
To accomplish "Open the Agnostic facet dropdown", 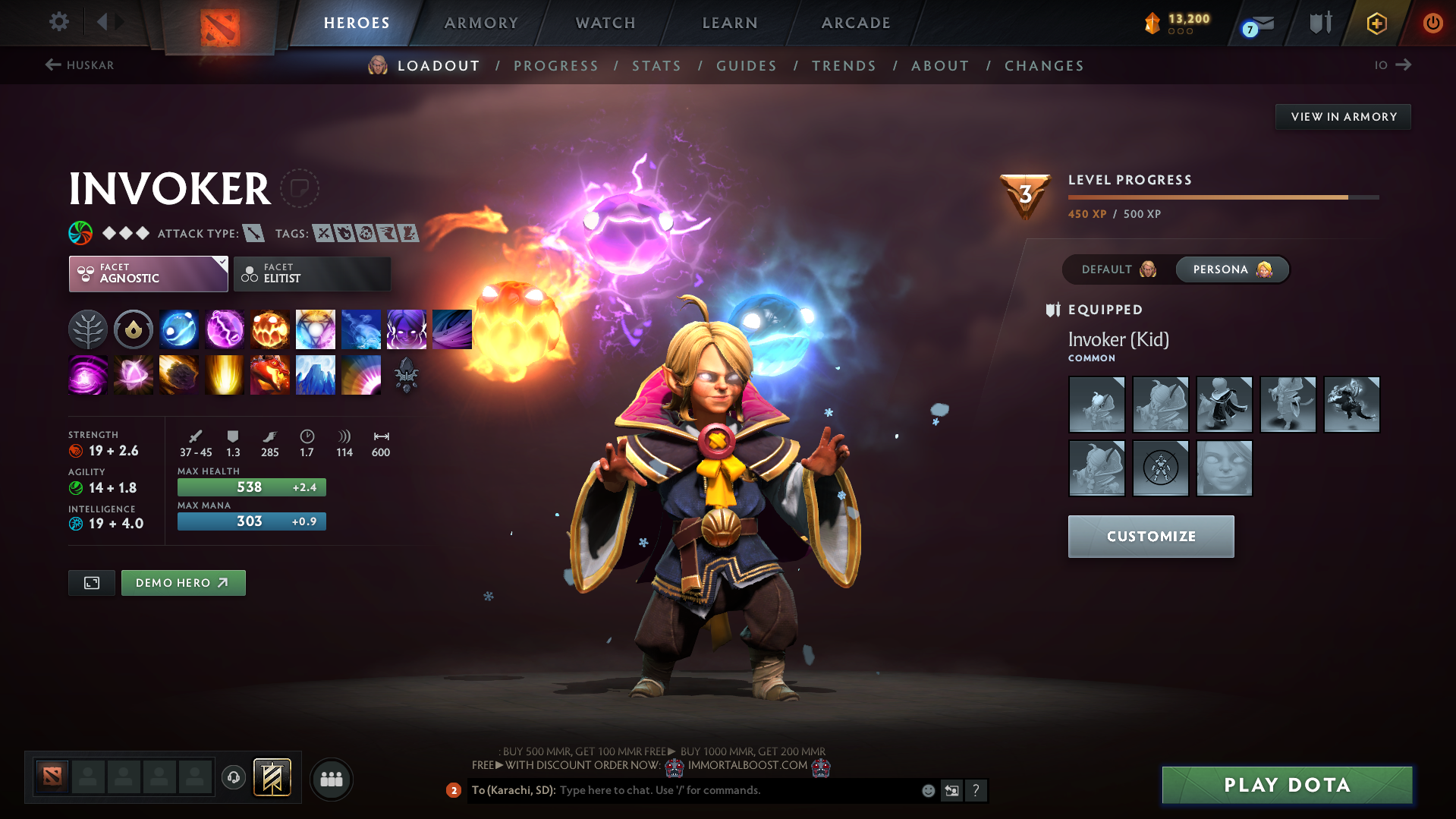I will pyautogui.click(x=148, y=273).
